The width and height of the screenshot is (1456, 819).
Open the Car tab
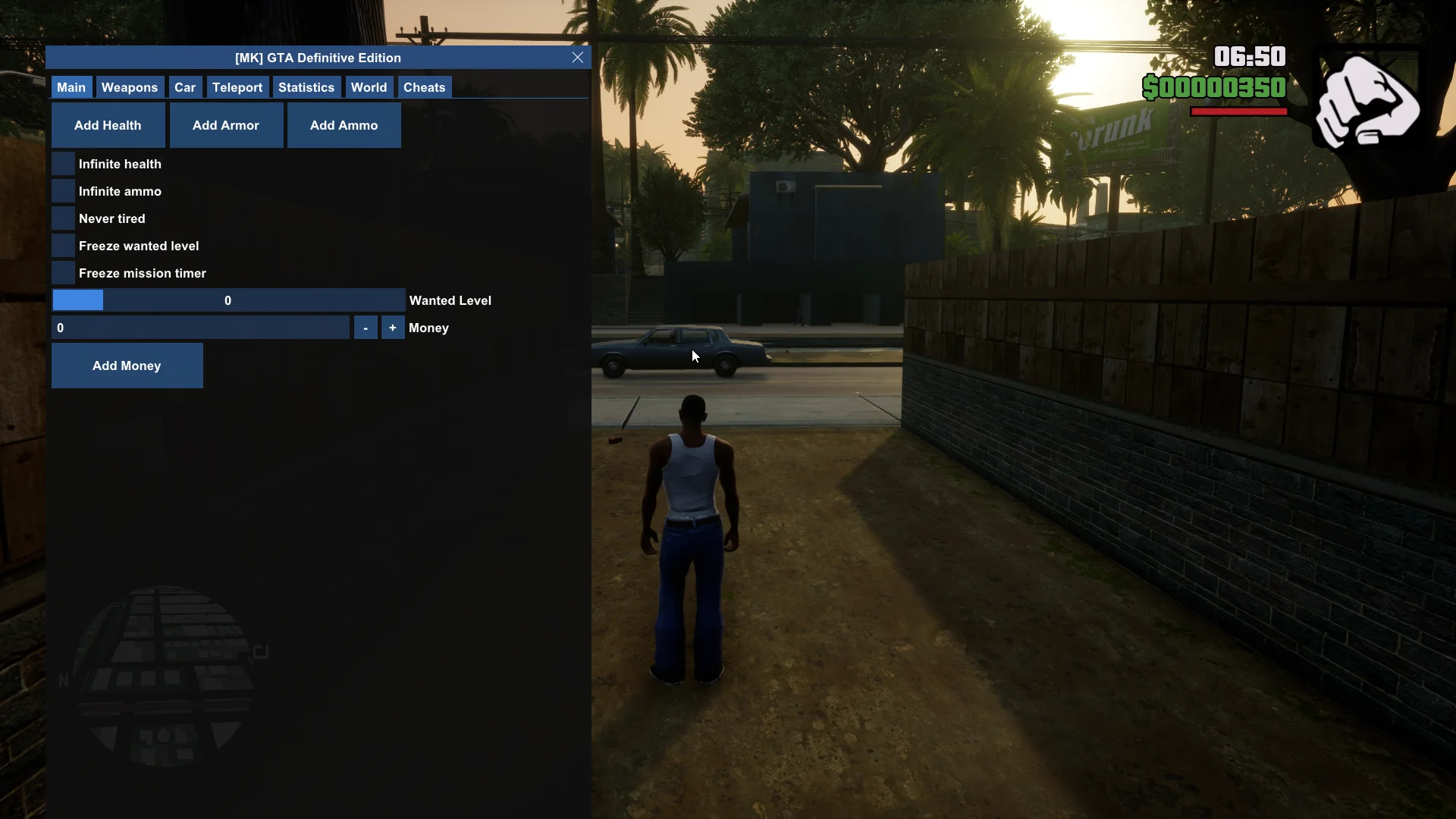click(x=185, y=87)
